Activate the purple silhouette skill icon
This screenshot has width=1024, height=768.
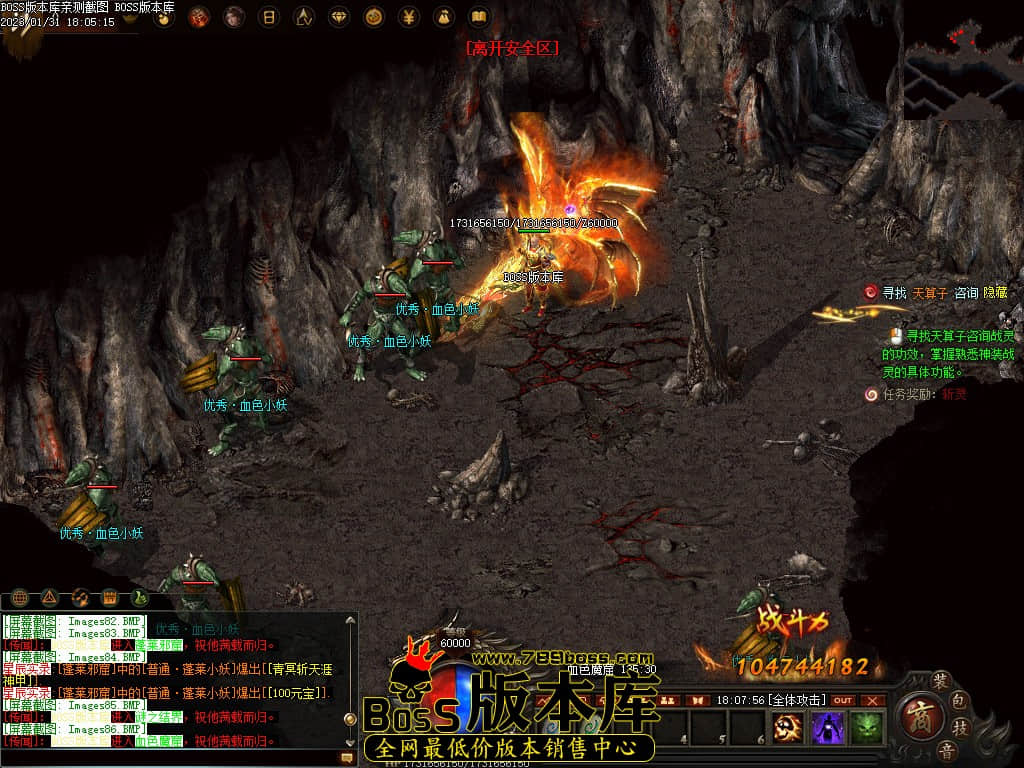pyautogui.click(x=828, y=728)
